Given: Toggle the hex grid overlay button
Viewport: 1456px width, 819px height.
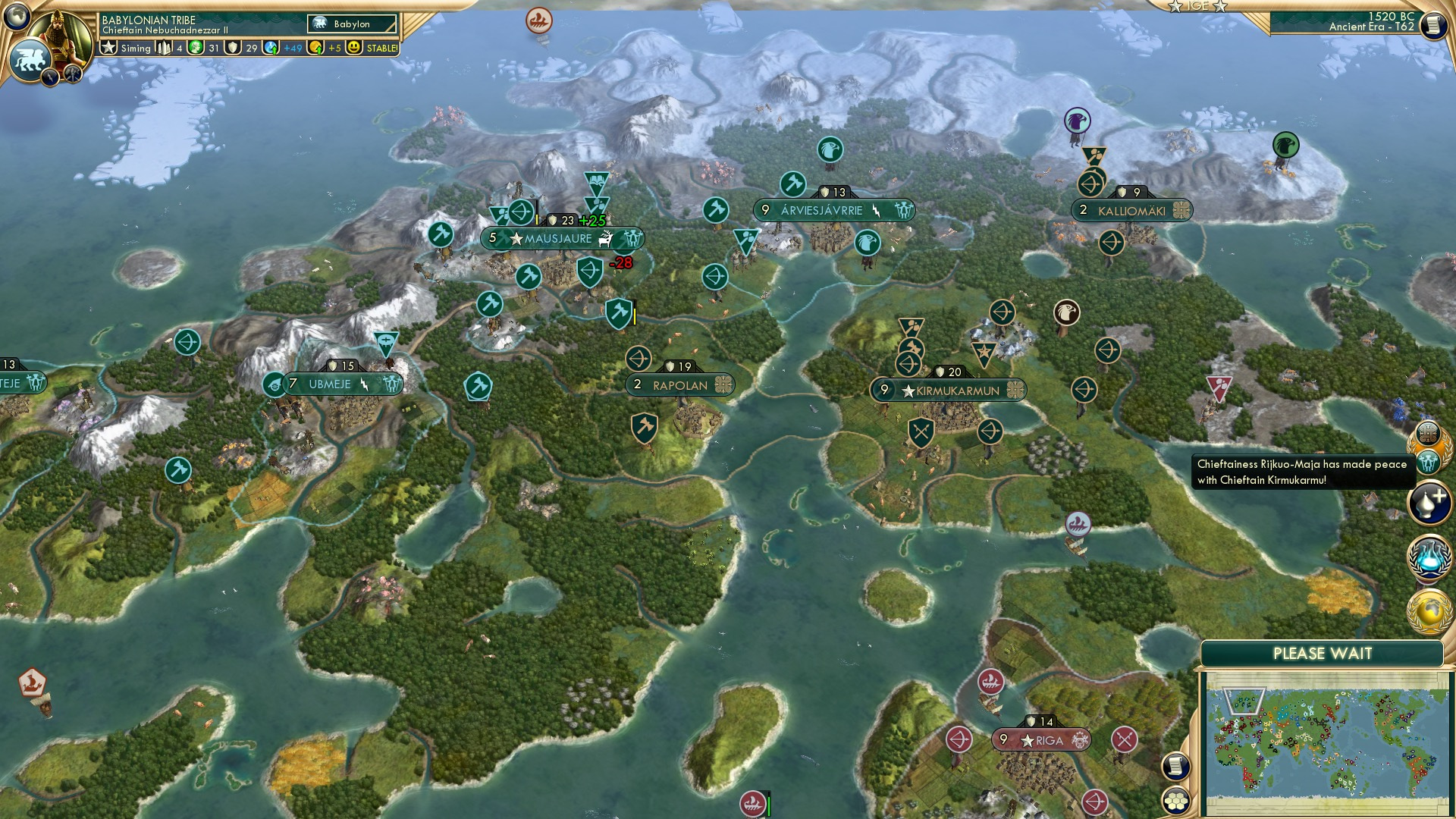Looking at the screenshot, I should click(1175, 802).
